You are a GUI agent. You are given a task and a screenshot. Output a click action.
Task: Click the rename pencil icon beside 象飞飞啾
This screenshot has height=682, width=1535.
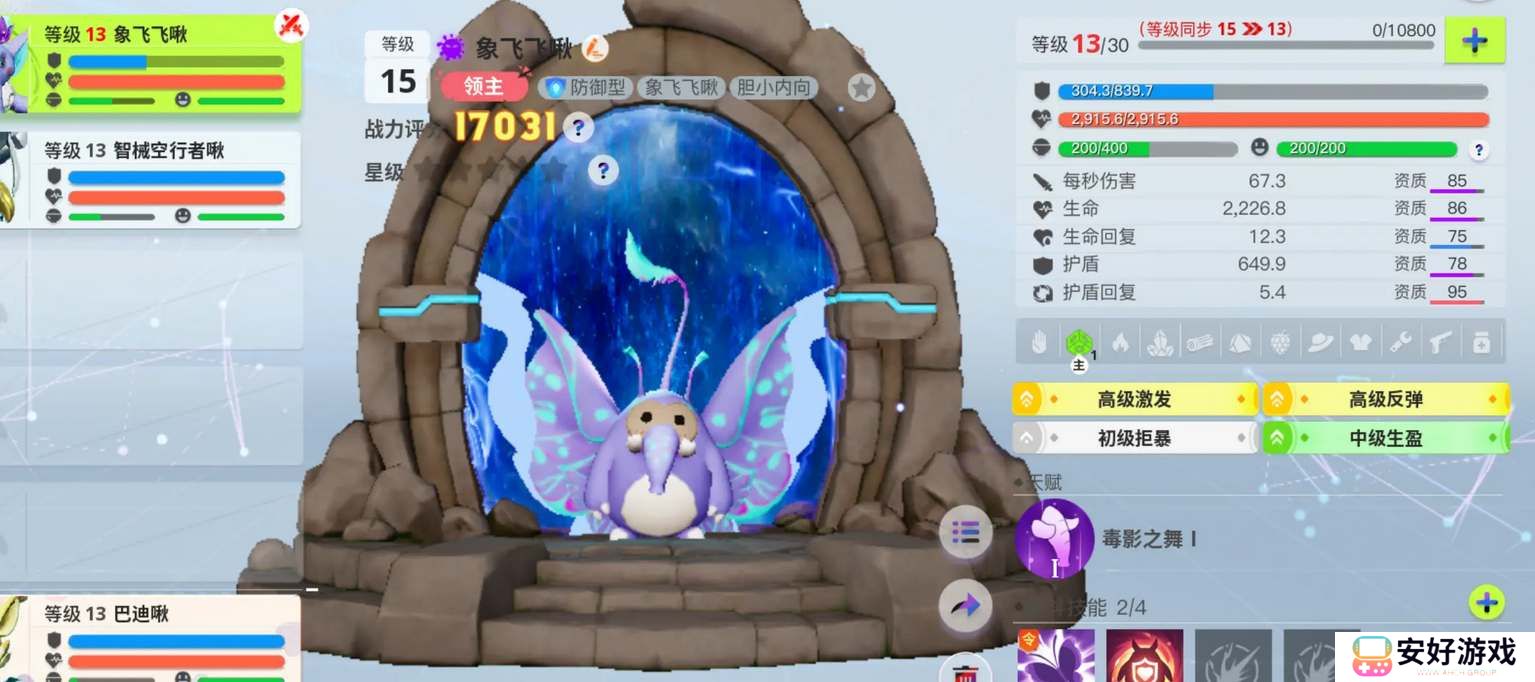[595, 47]
